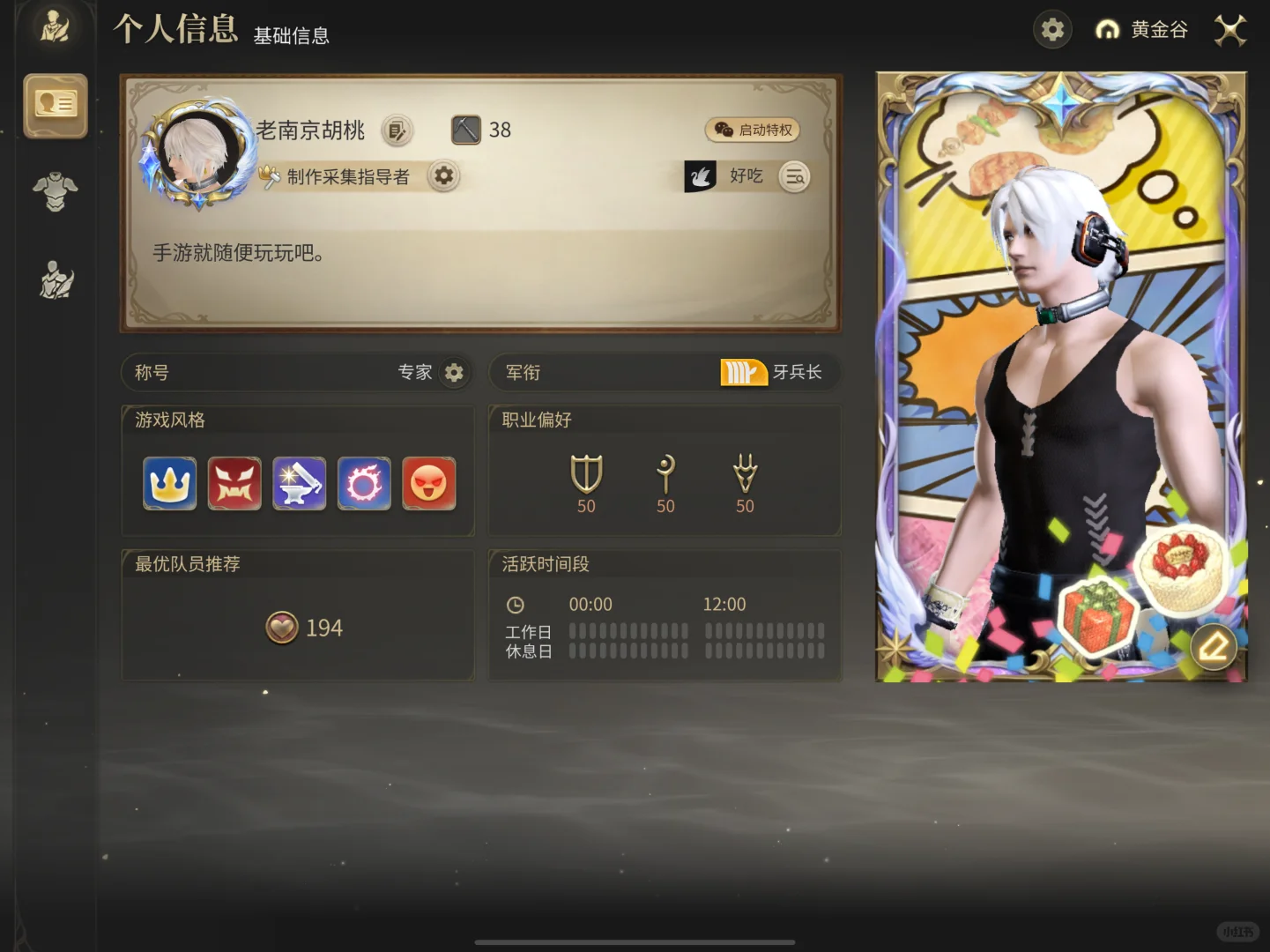Expand the military rank 牙兵长 entry
This screenshot has width=1270, height=952.
[776, 372]
